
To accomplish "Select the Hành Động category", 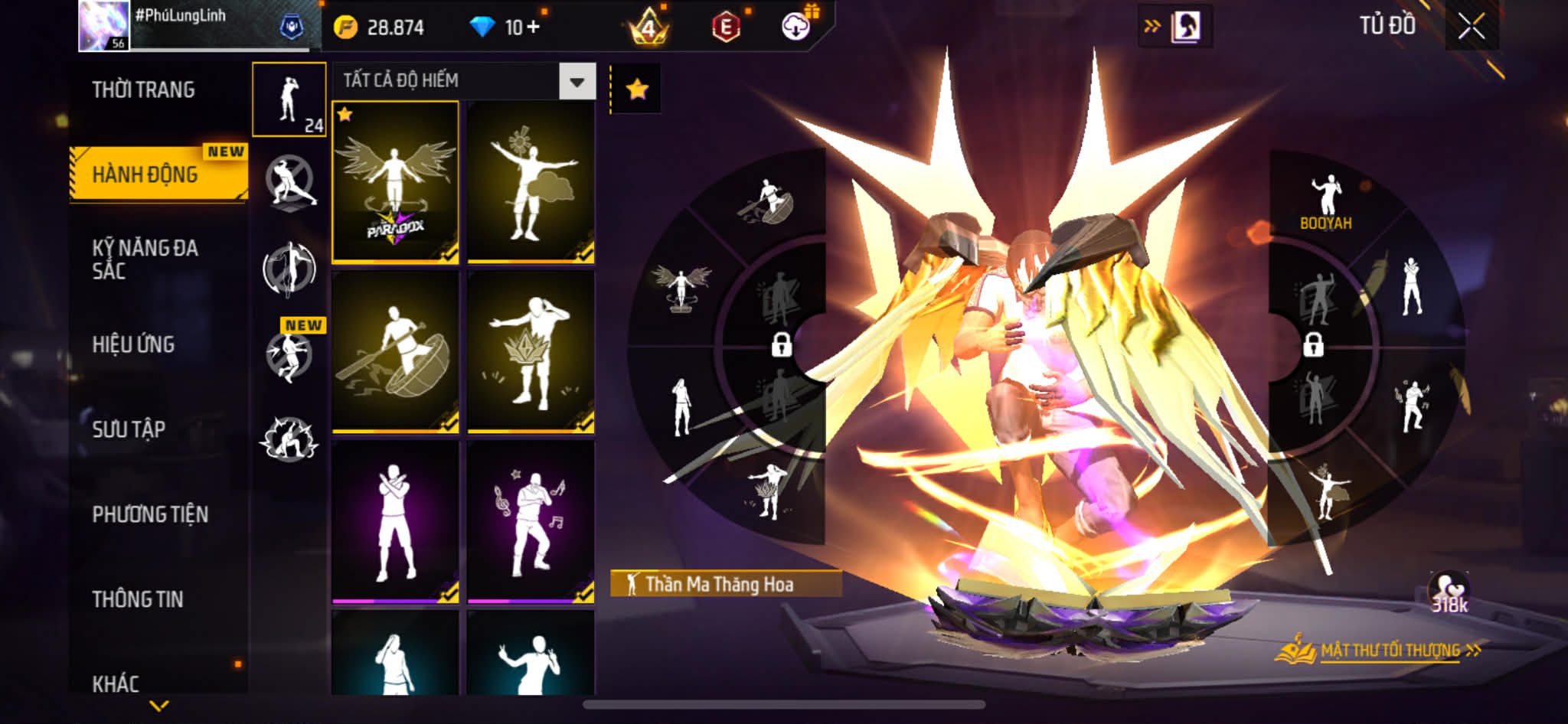I will click(x=145, y=174).
